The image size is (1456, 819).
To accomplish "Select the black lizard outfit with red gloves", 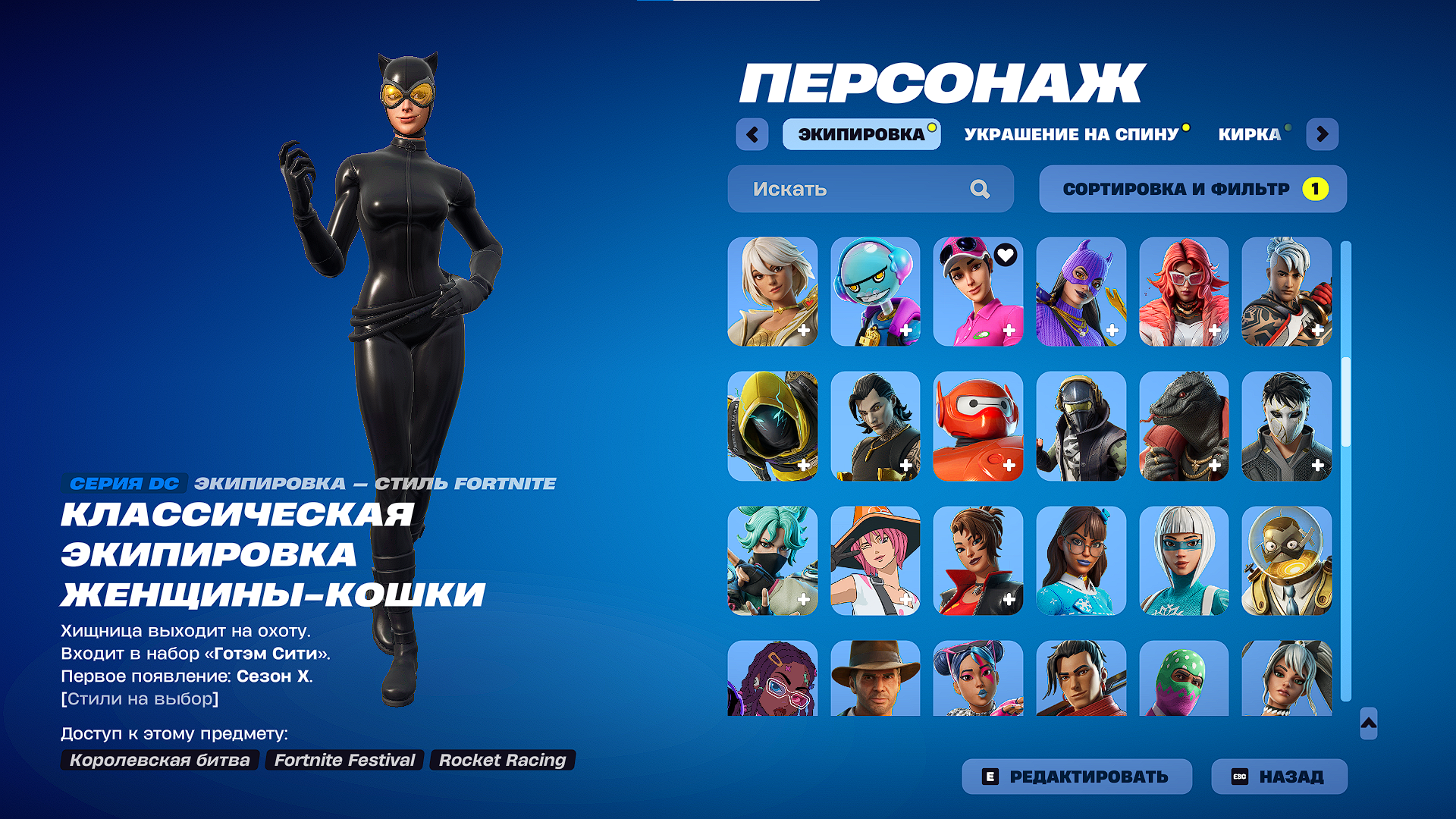I will 1183,426.
